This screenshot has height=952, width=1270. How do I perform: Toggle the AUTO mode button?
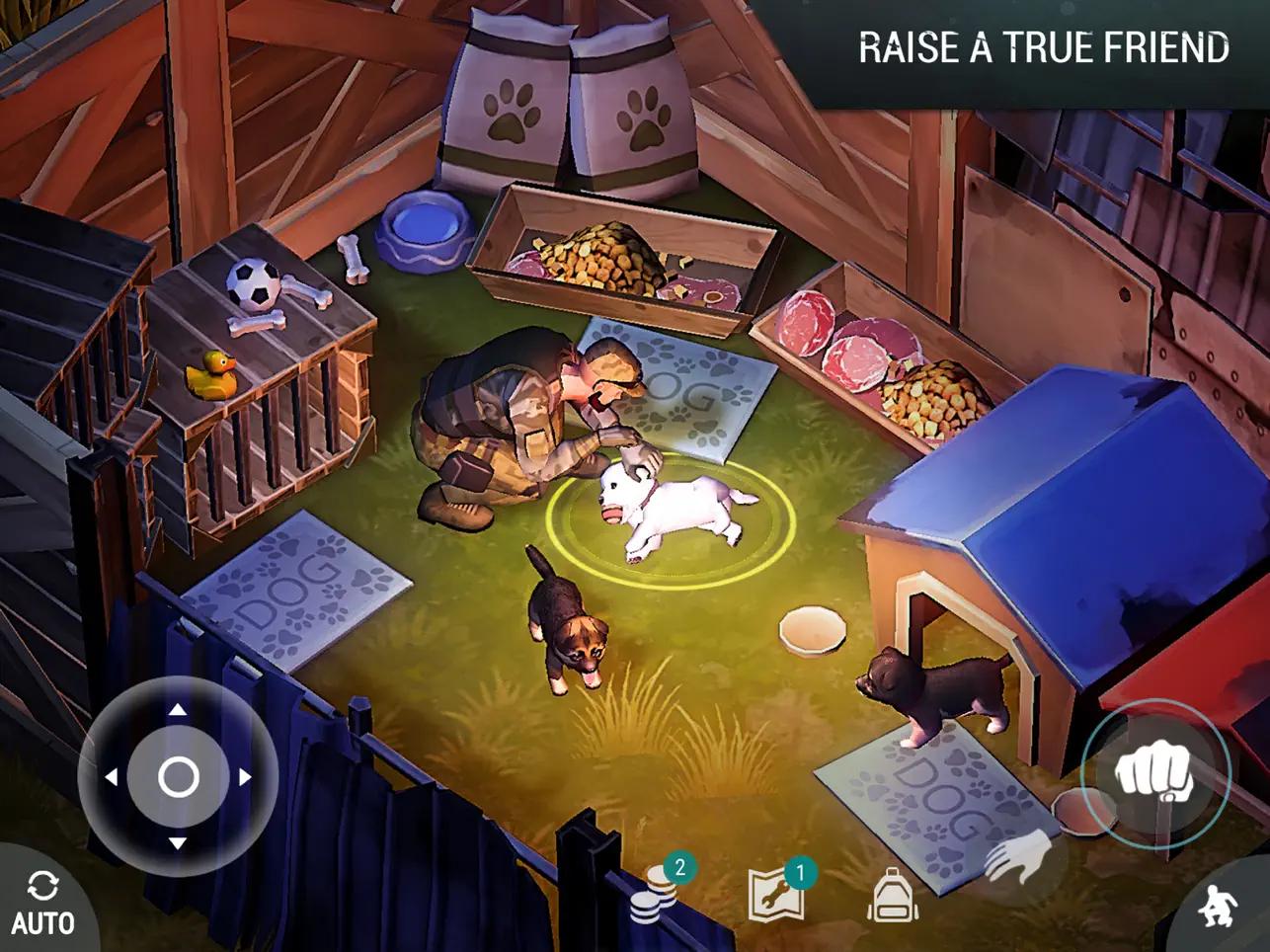[42, 904]
